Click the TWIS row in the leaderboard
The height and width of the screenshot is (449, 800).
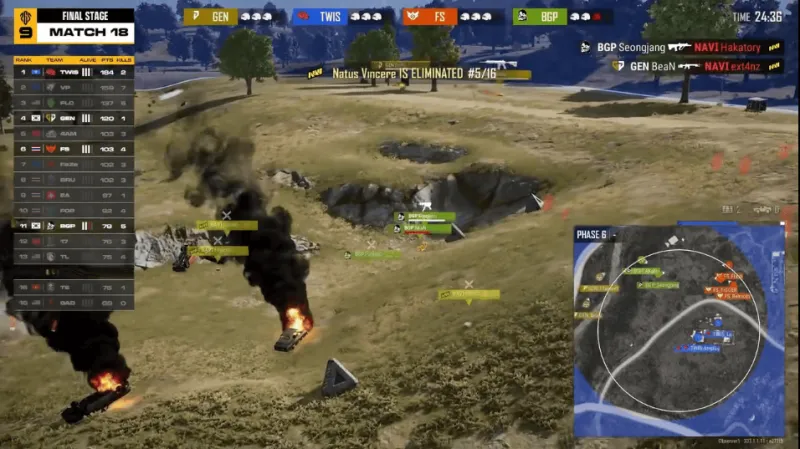tap(73, 73)
